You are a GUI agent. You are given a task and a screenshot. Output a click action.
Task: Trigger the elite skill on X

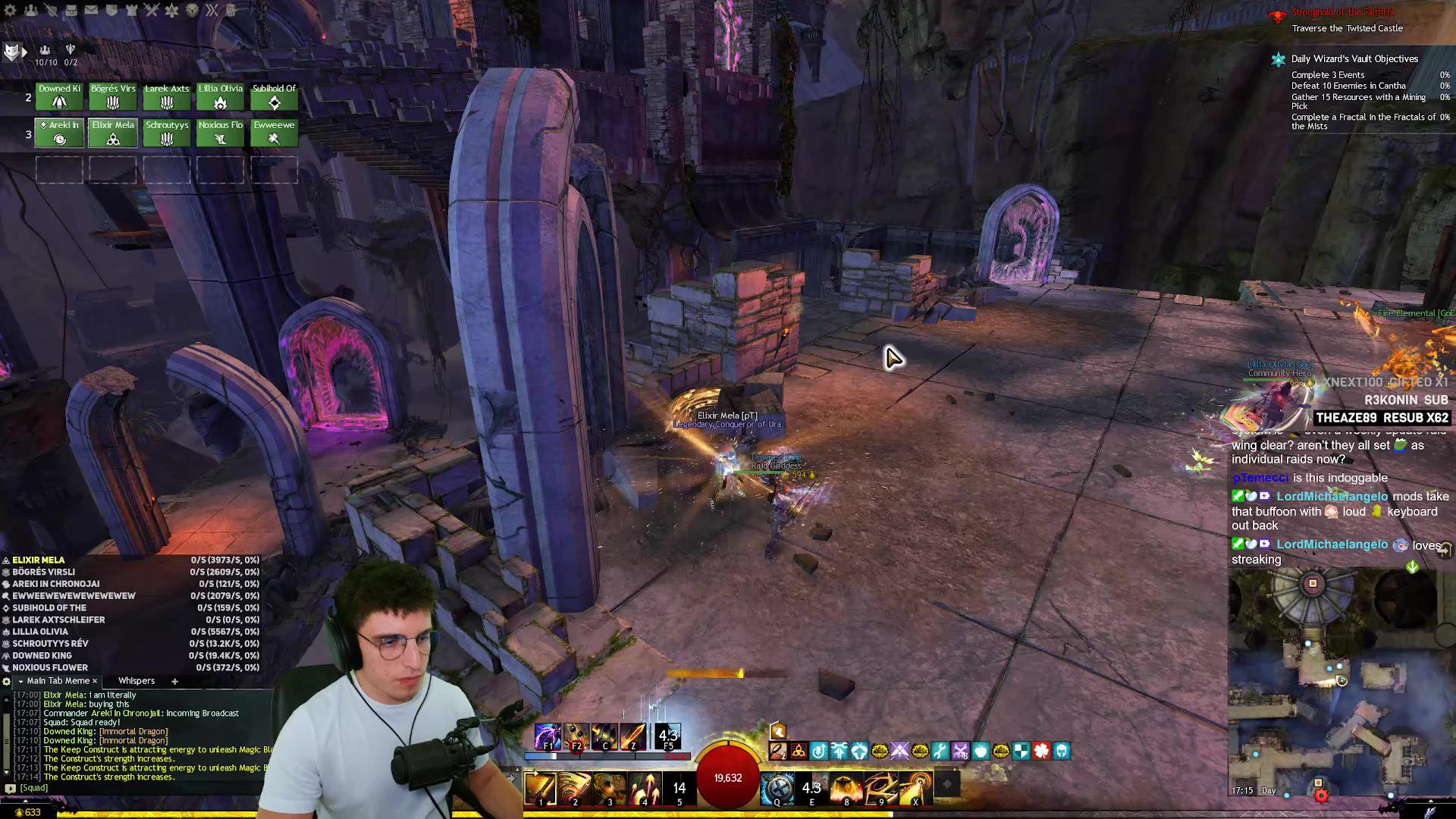pyautogui.click(x=916, y=789)
